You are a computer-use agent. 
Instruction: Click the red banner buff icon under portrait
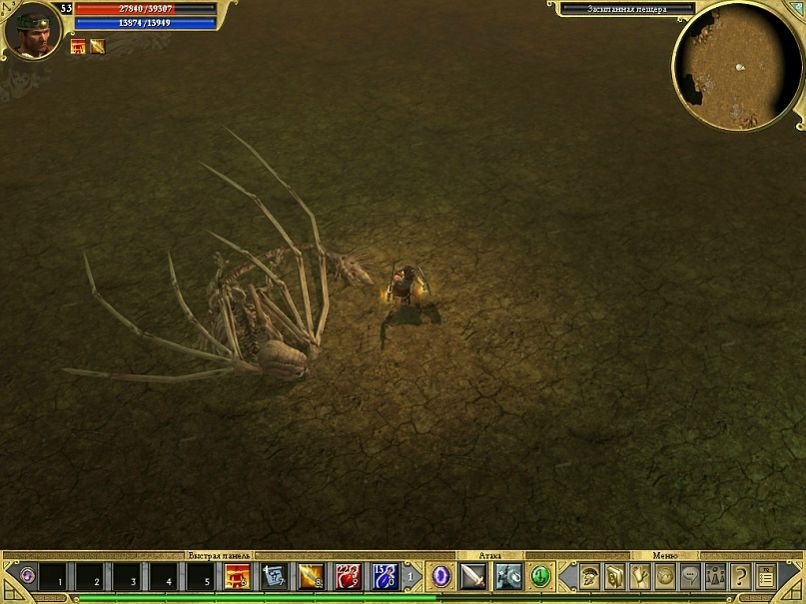pyautogui.click(x=78, y=46)
